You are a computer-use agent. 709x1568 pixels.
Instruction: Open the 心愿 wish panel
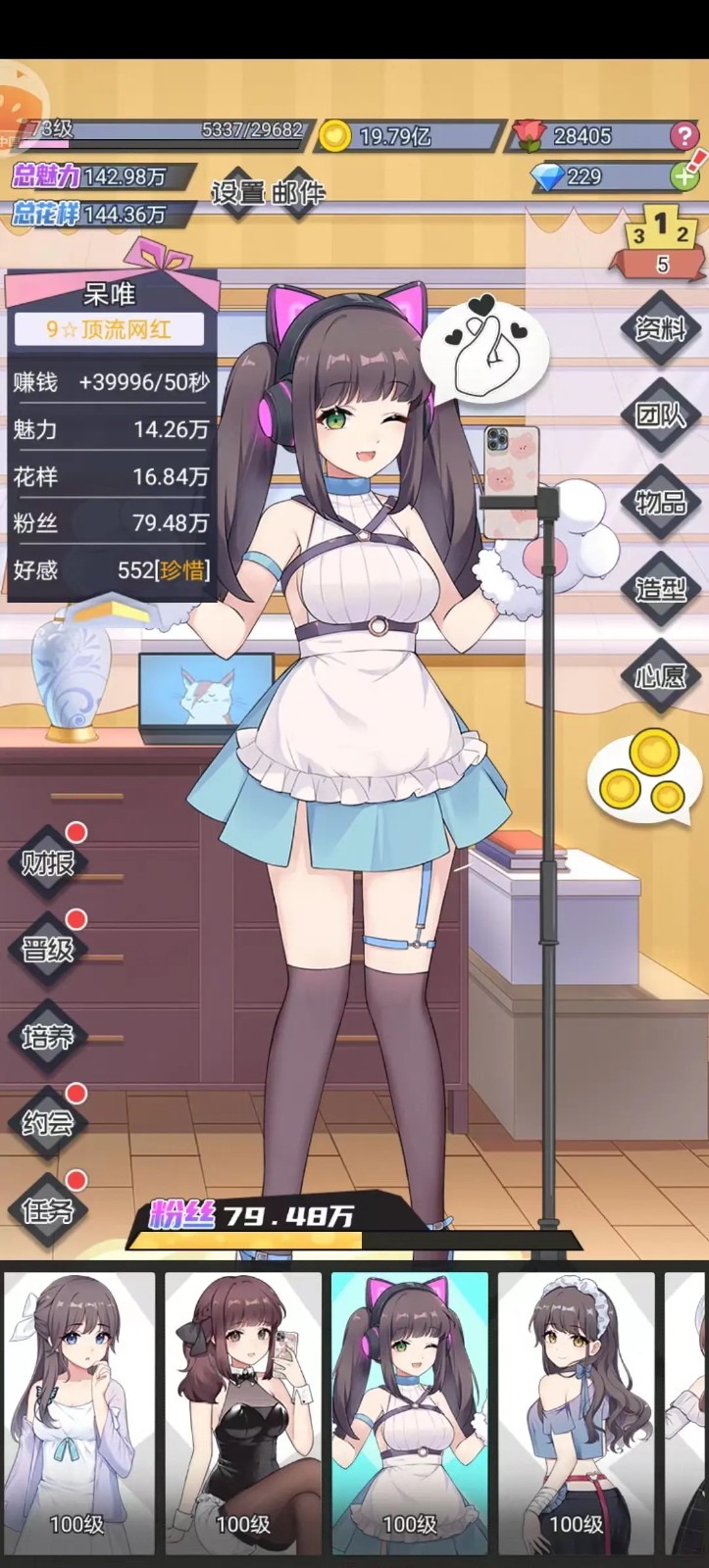tap(660, 676)
